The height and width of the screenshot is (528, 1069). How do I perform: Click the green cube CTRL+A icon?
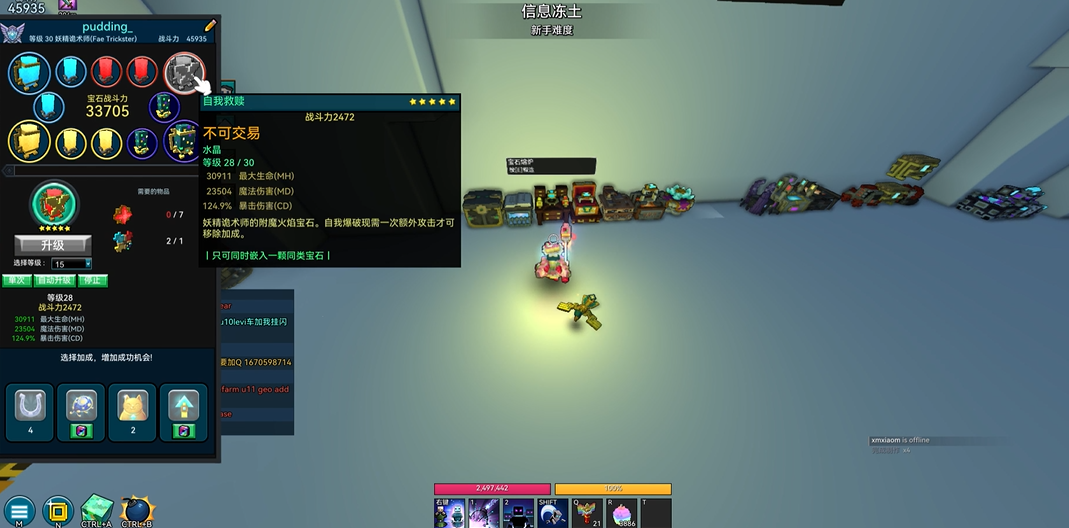[97, 510]
